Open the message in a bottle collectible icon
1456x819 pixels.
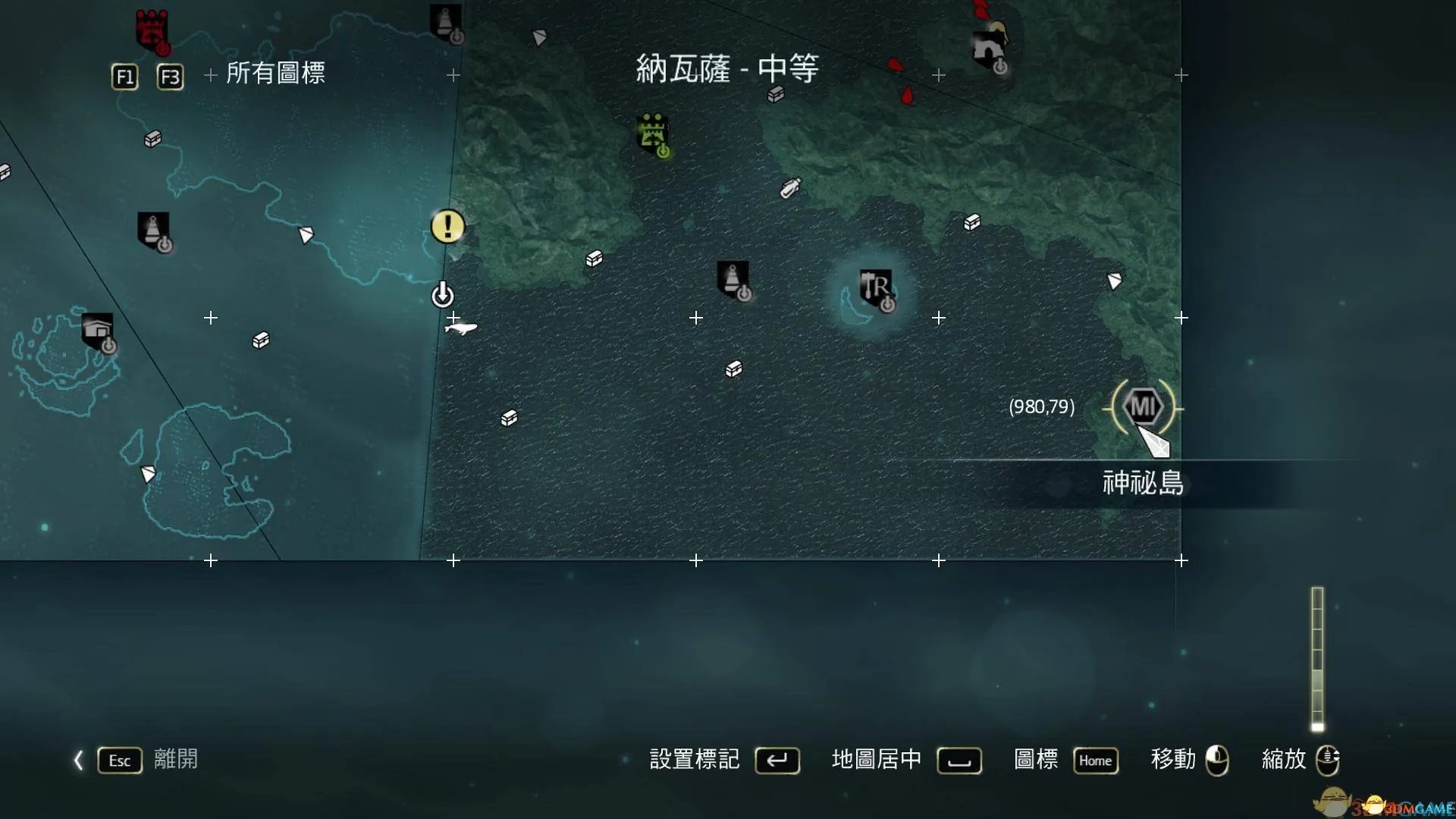point(789,187)
